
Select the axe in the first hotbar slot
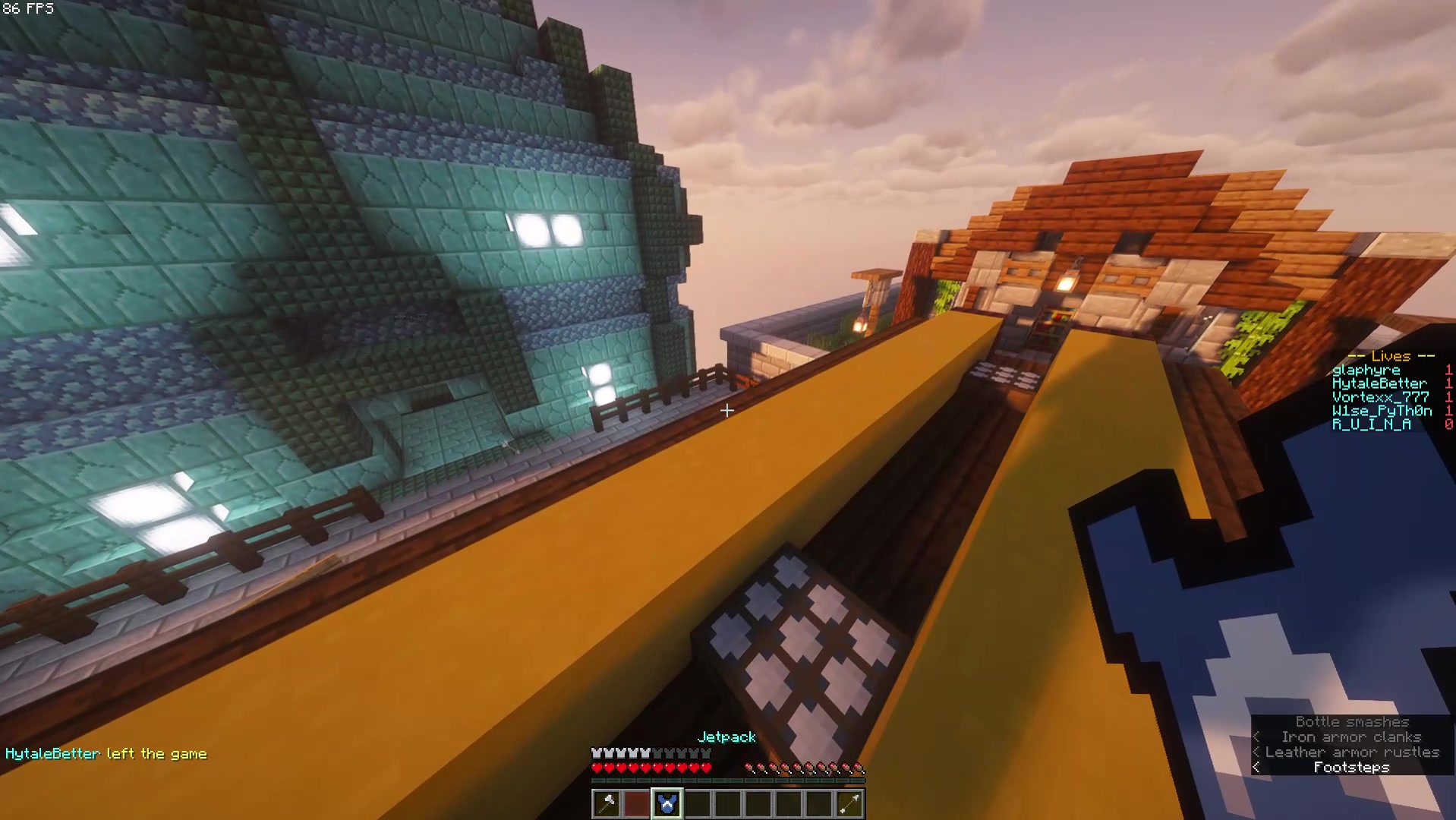[x=606, y=803]
